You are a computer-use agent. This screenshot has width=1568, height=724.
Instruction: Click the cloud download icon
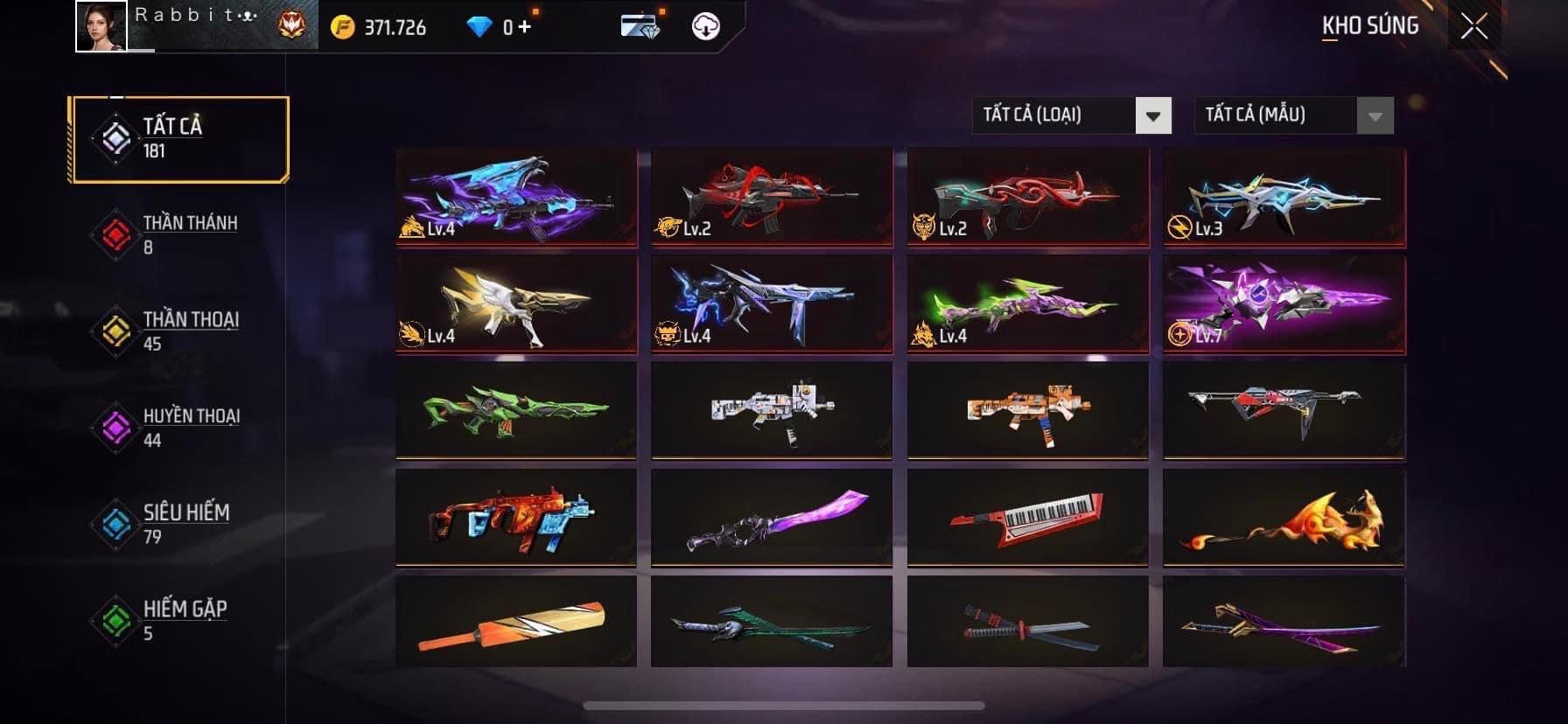(705, 26)
